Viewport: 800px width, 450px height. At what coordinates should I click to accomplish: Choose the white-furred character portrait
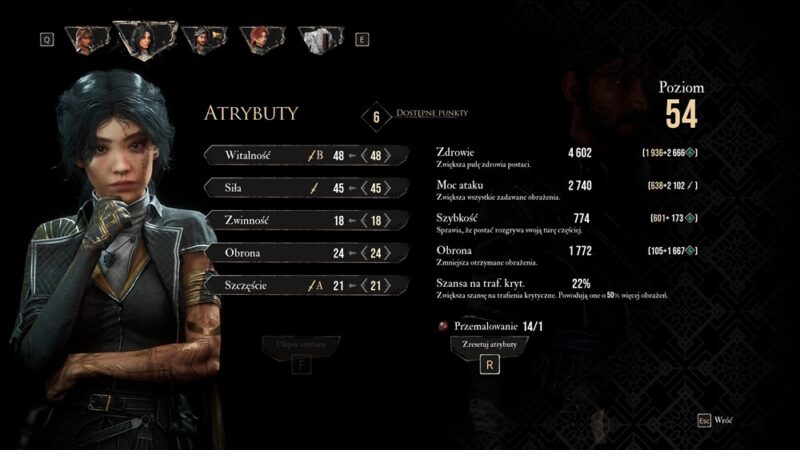319,40
